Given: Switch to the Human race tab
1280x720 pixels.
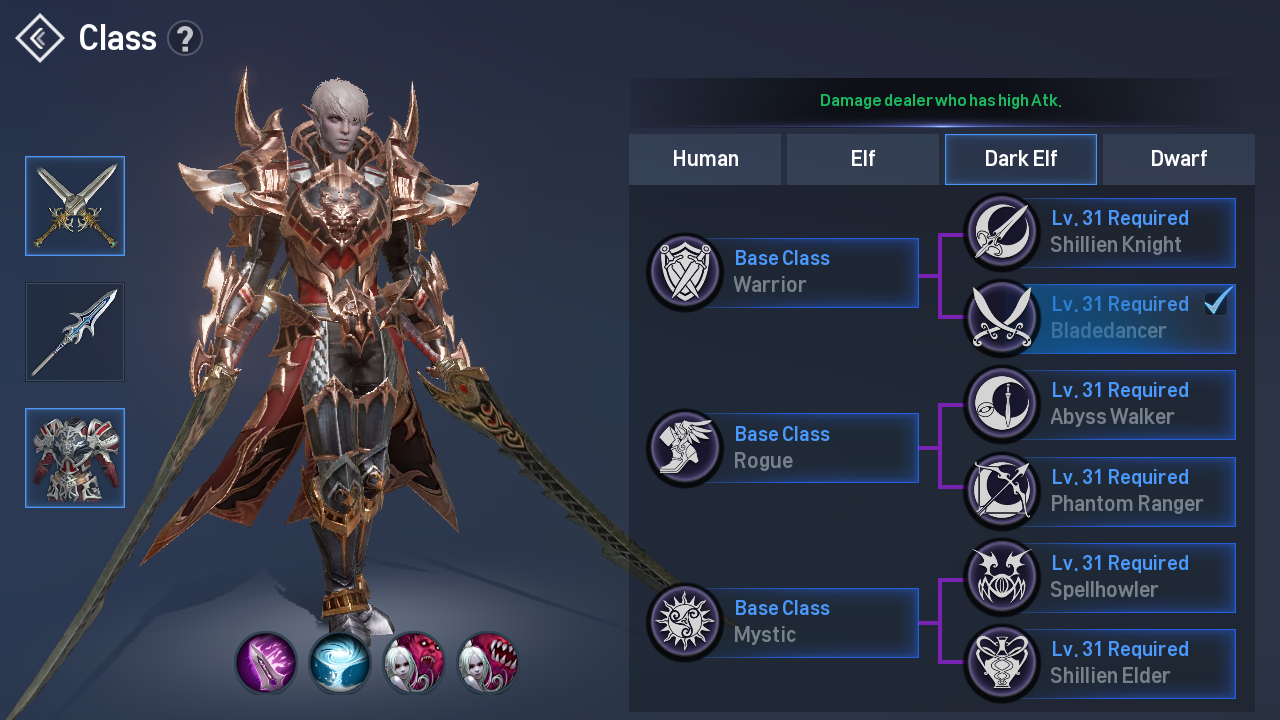Looking at the screenshot, I should coord(705,158).
